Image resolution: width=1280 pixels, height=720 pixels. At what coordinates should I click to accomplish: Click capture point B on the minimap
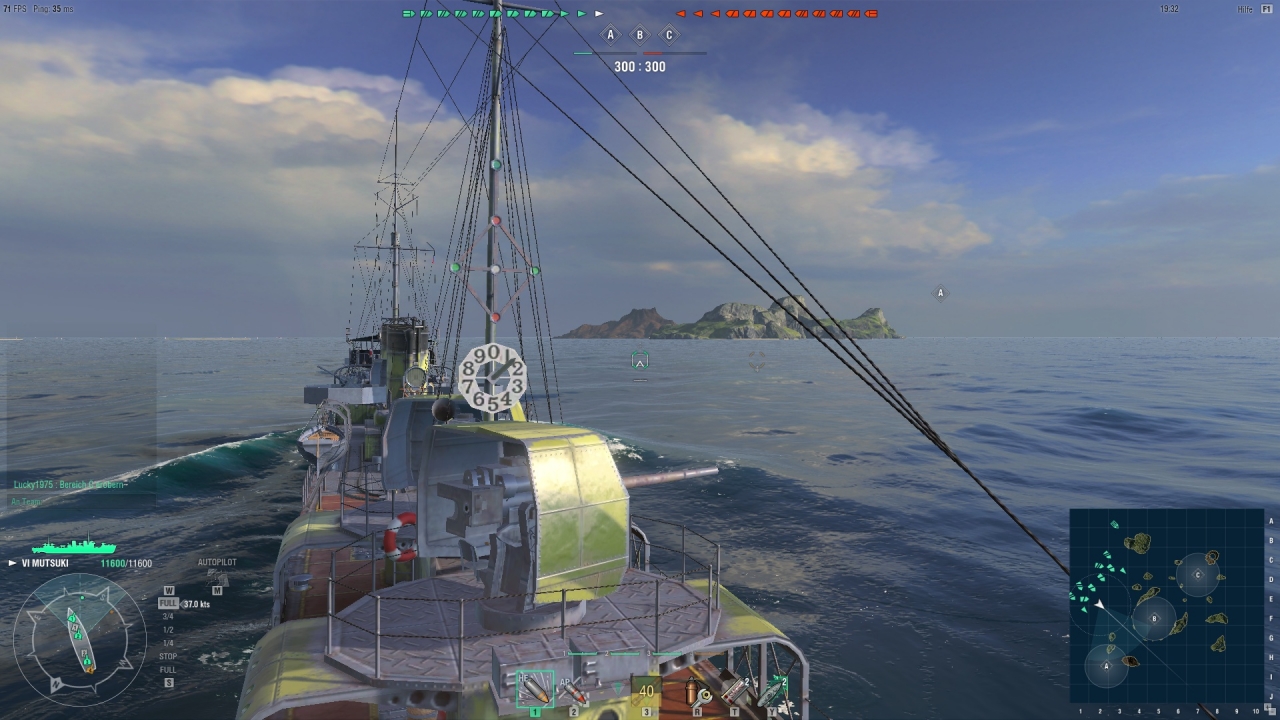[1154, 619]
